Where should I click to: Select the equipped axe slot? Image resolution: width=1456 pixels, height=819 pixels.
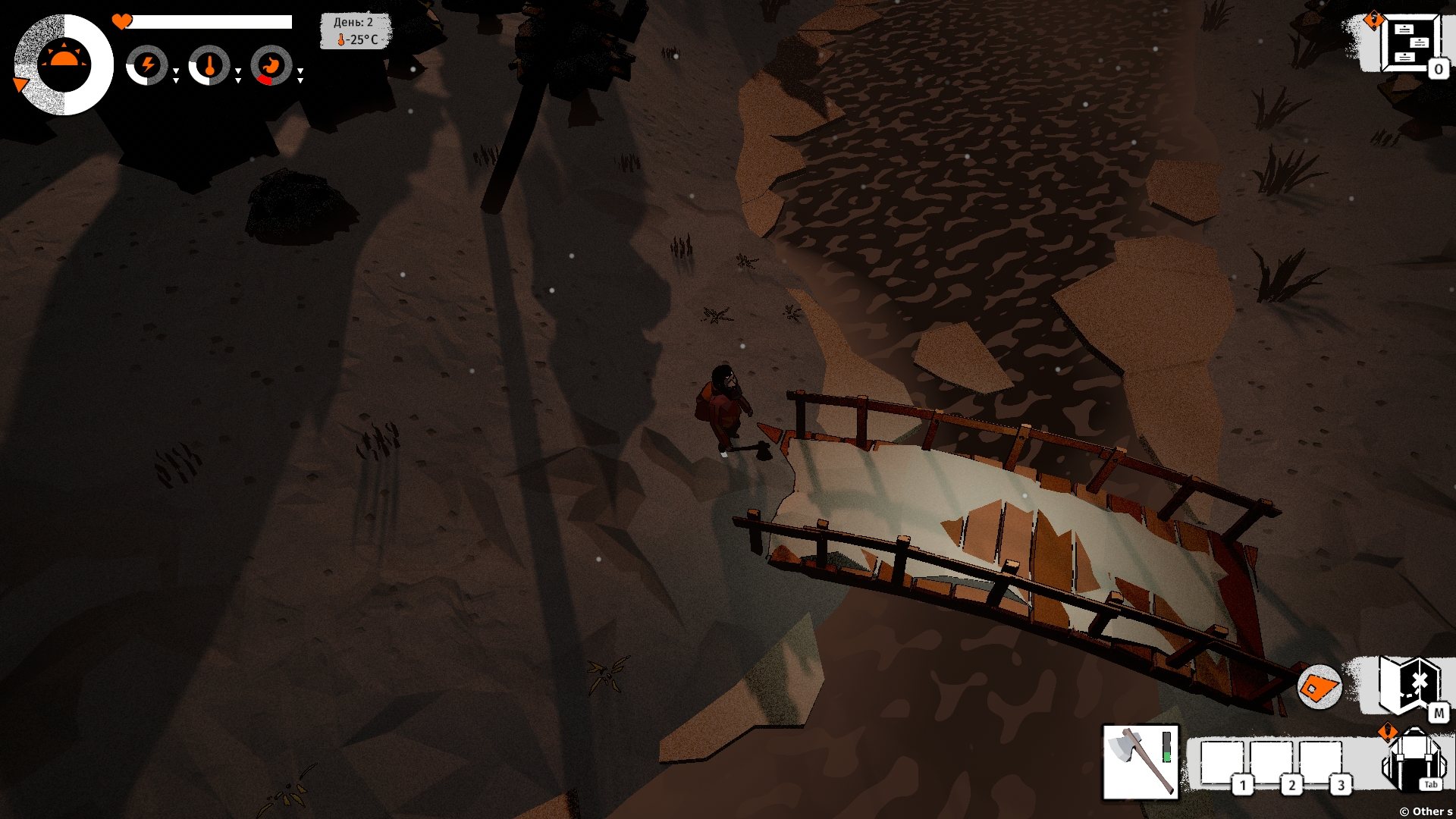[x=1140, y=762]
